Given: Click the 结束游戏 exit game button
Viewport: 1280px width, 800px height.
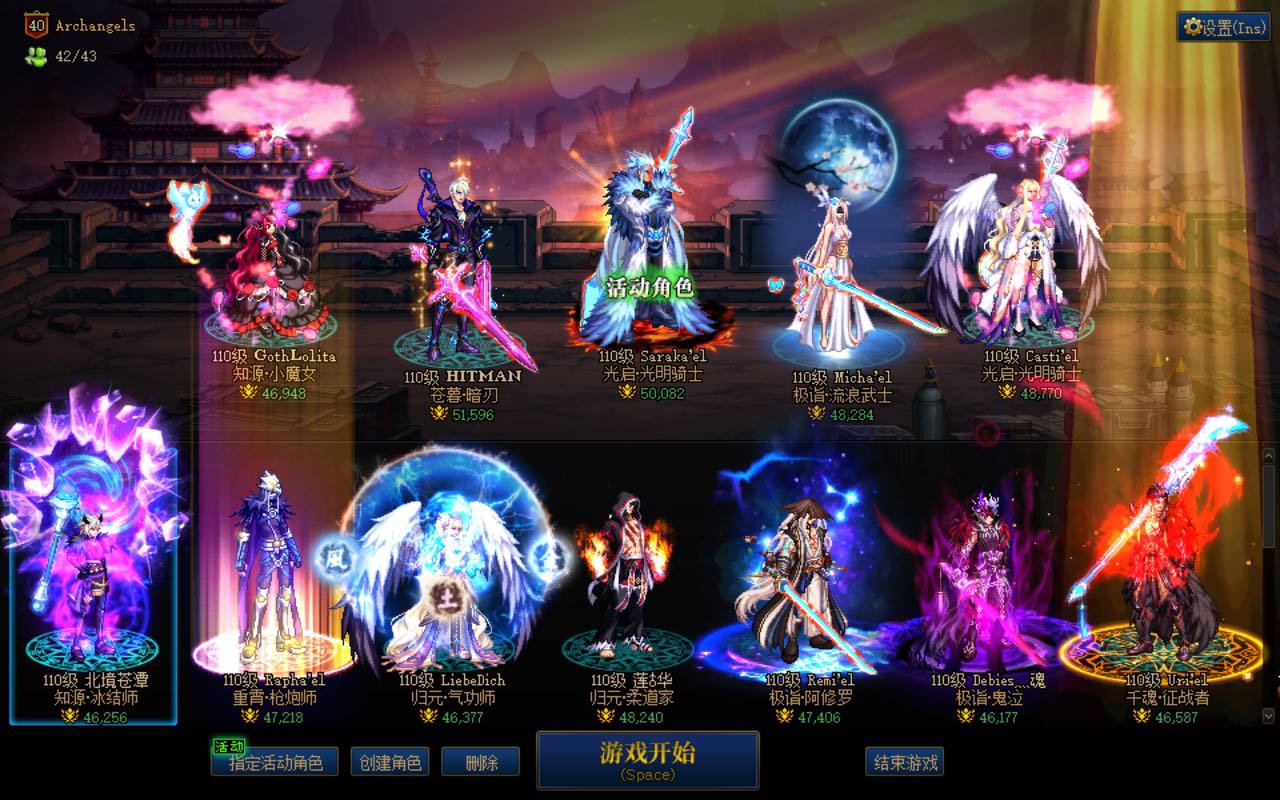Looking at the screenshot, I should (x=907, y=761).
